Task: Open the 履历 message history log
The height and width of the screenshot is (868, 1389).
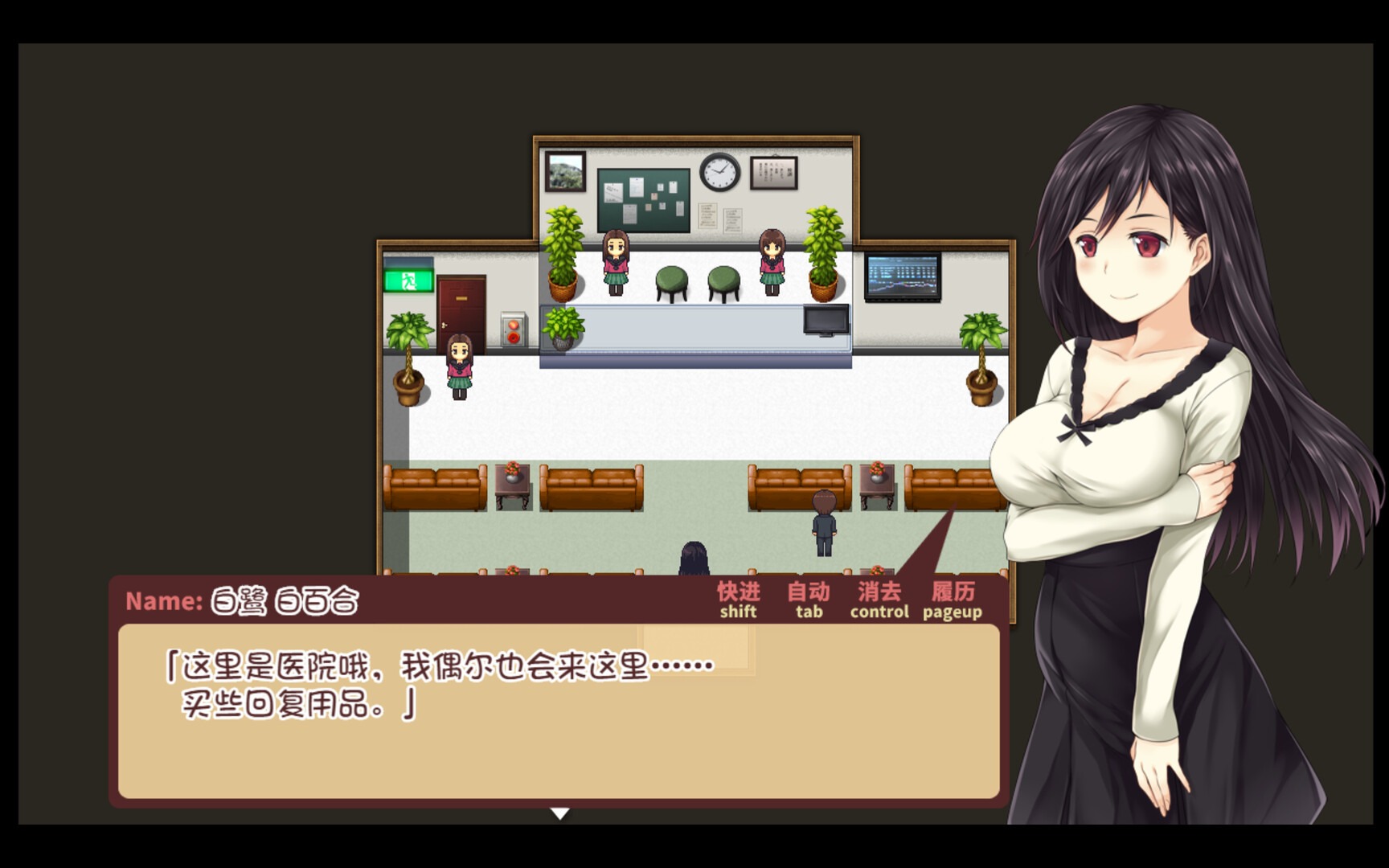Action: point(953,598)
